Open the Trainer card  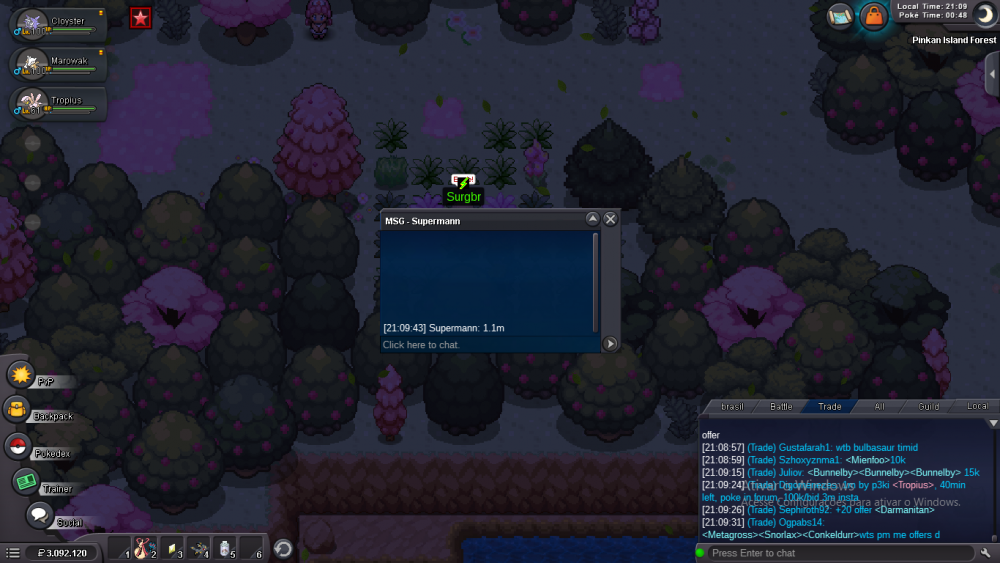[x=25, y=482]
